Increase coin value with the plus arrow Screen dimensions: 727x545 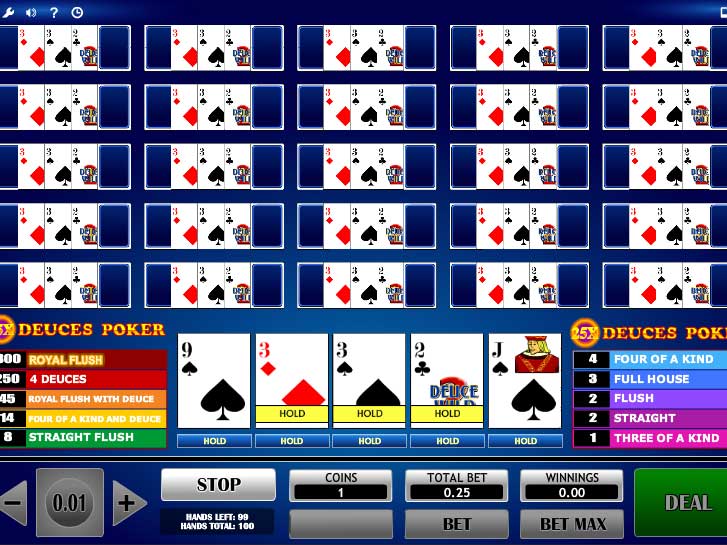128,502
